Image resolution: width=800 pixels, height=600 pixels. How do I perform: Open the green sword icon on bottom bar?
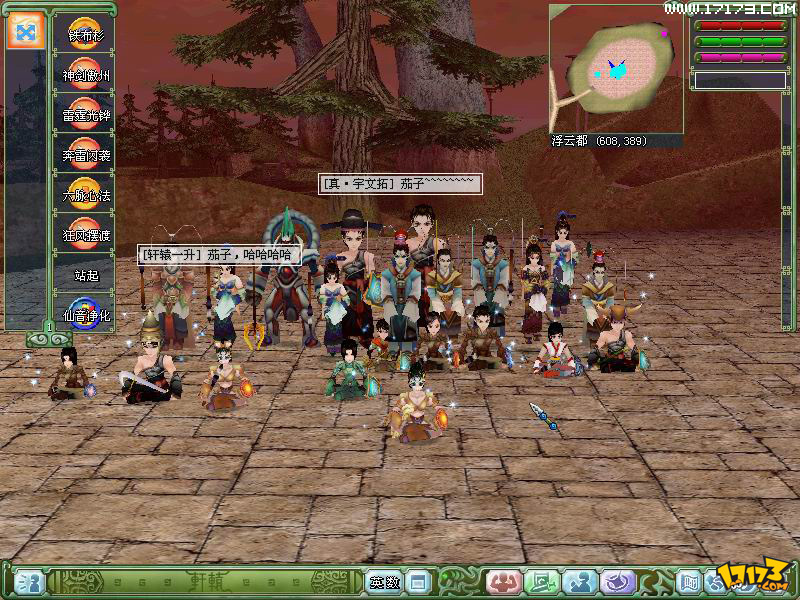pos(541,582)
